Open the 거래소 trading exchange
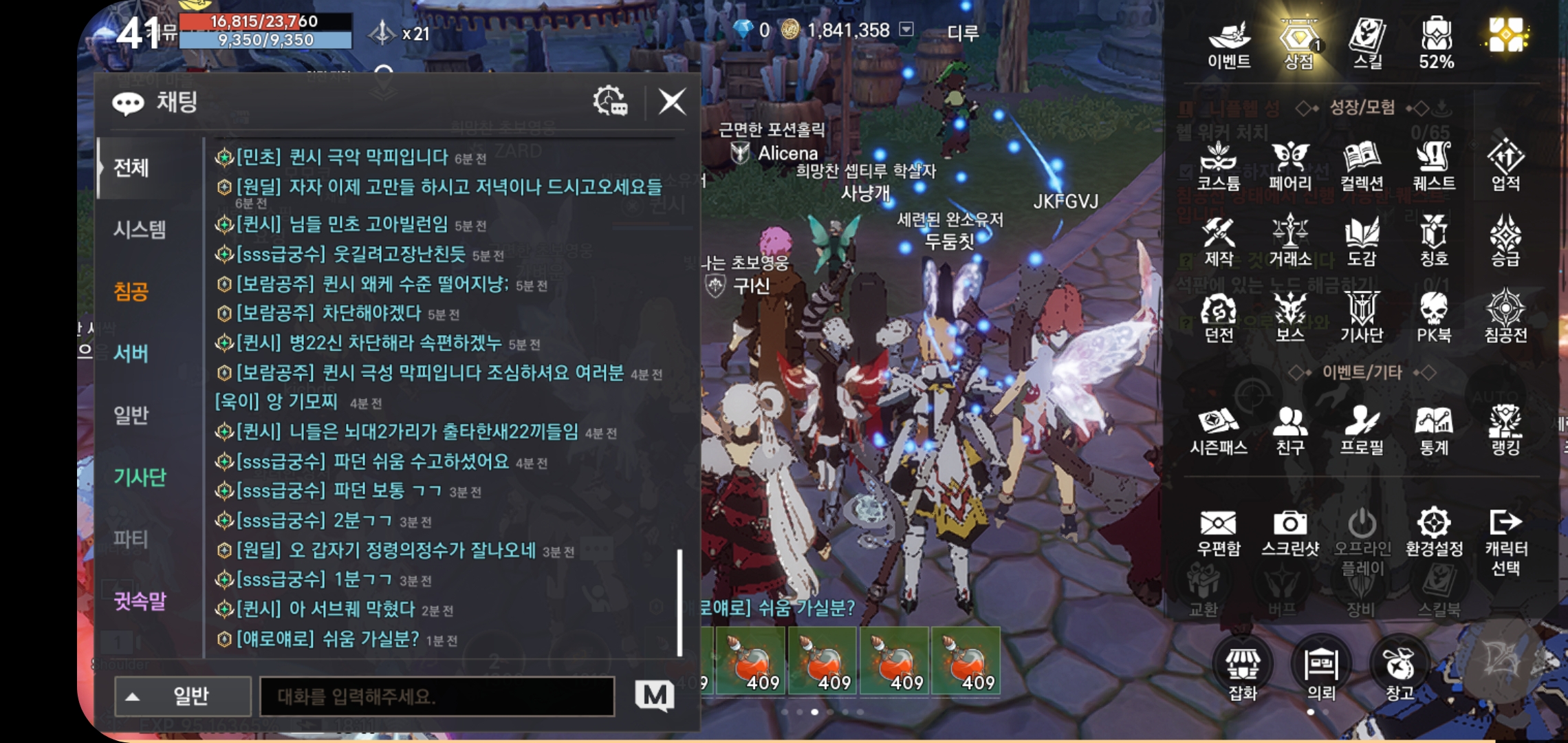Viewport: 1568px width, 743px height. pos(1290,241)
